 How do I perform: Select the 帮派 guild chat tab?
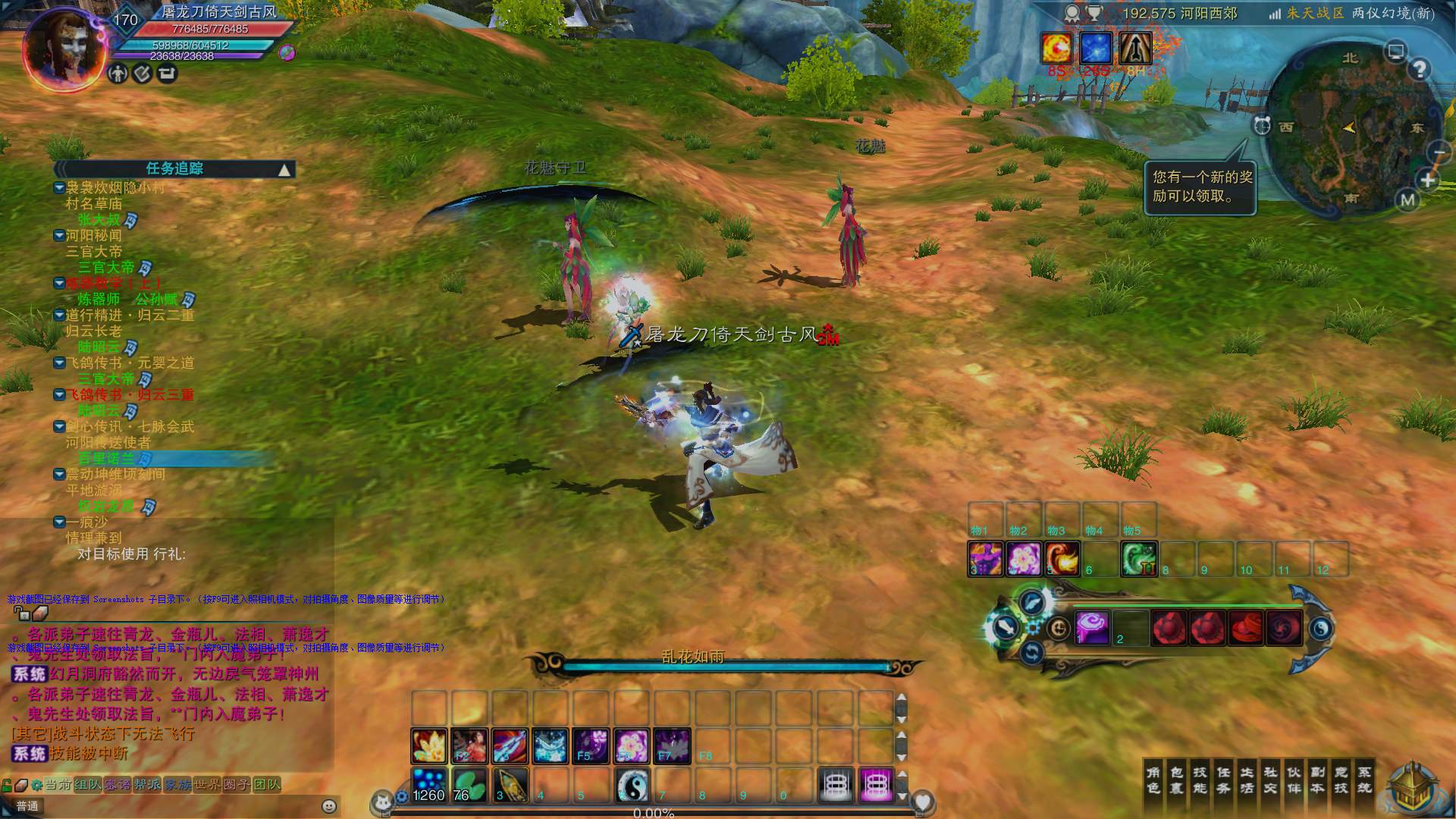[x=147, y=785]
